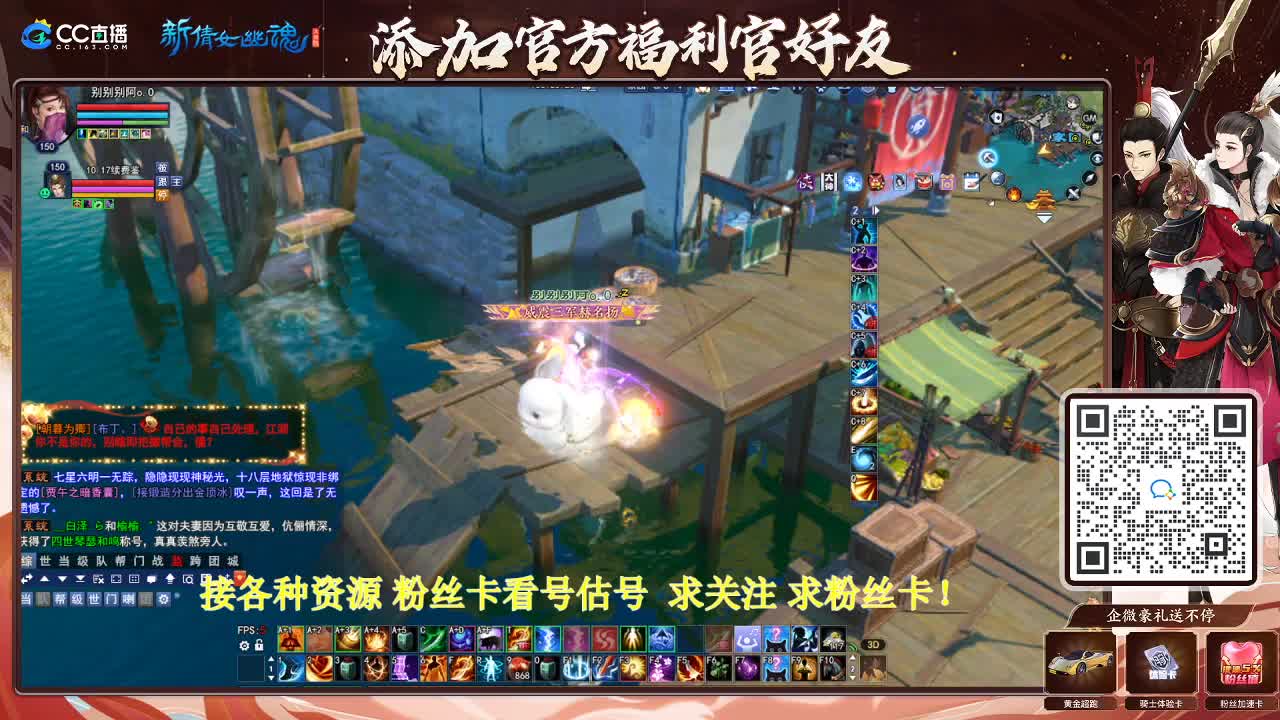Expand the chat panel with the up arrow
1280x720 pixels.
coord(45,579)
